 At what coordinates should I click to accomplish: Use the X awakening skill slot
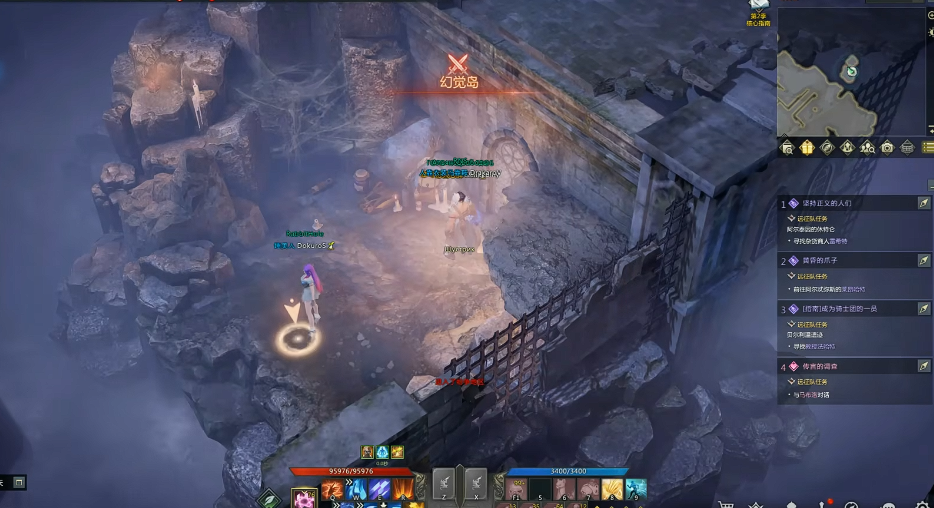(476, 484)
